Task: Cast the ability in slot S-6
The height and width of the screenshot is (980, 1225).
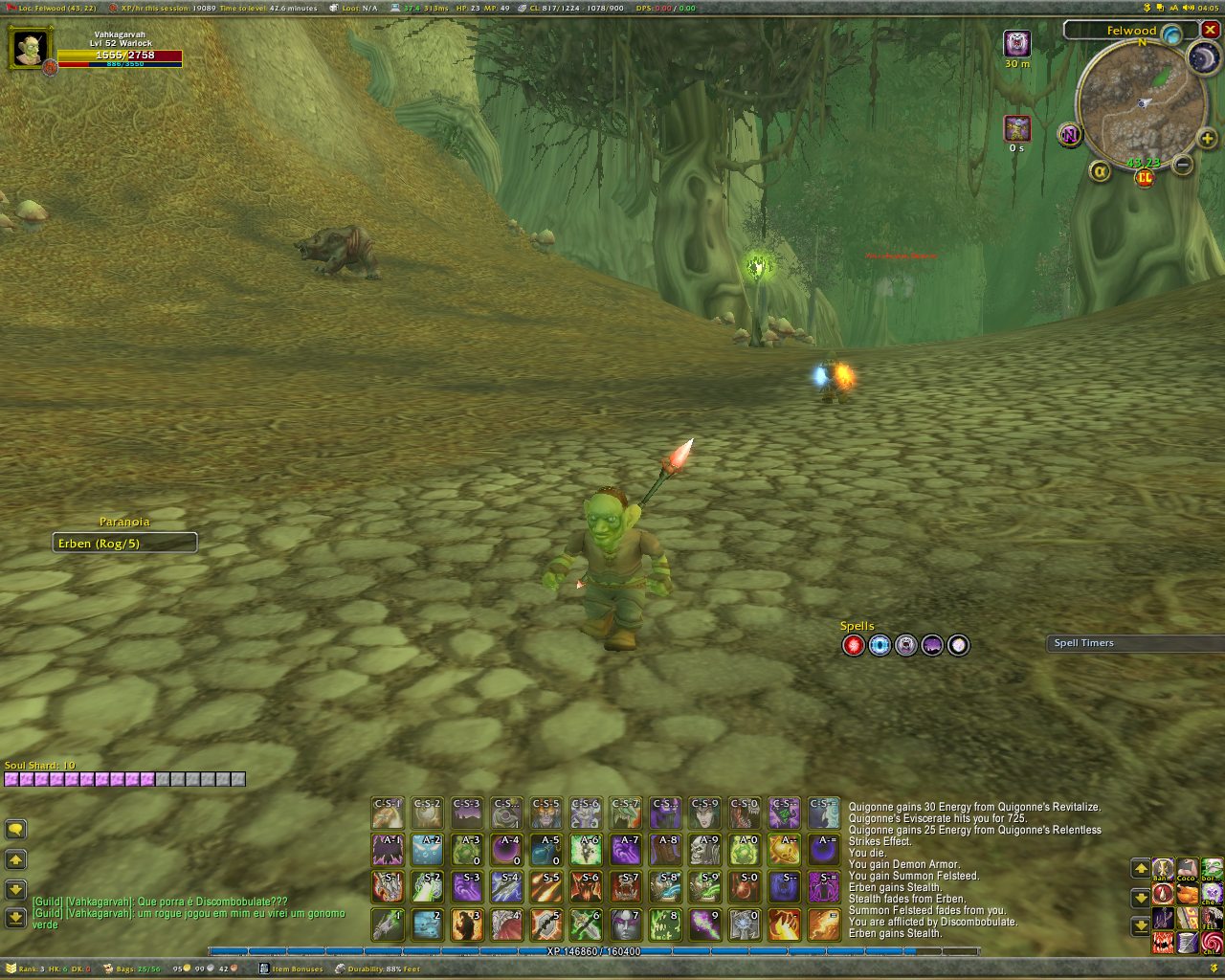Action: click(x=586, y=886)
